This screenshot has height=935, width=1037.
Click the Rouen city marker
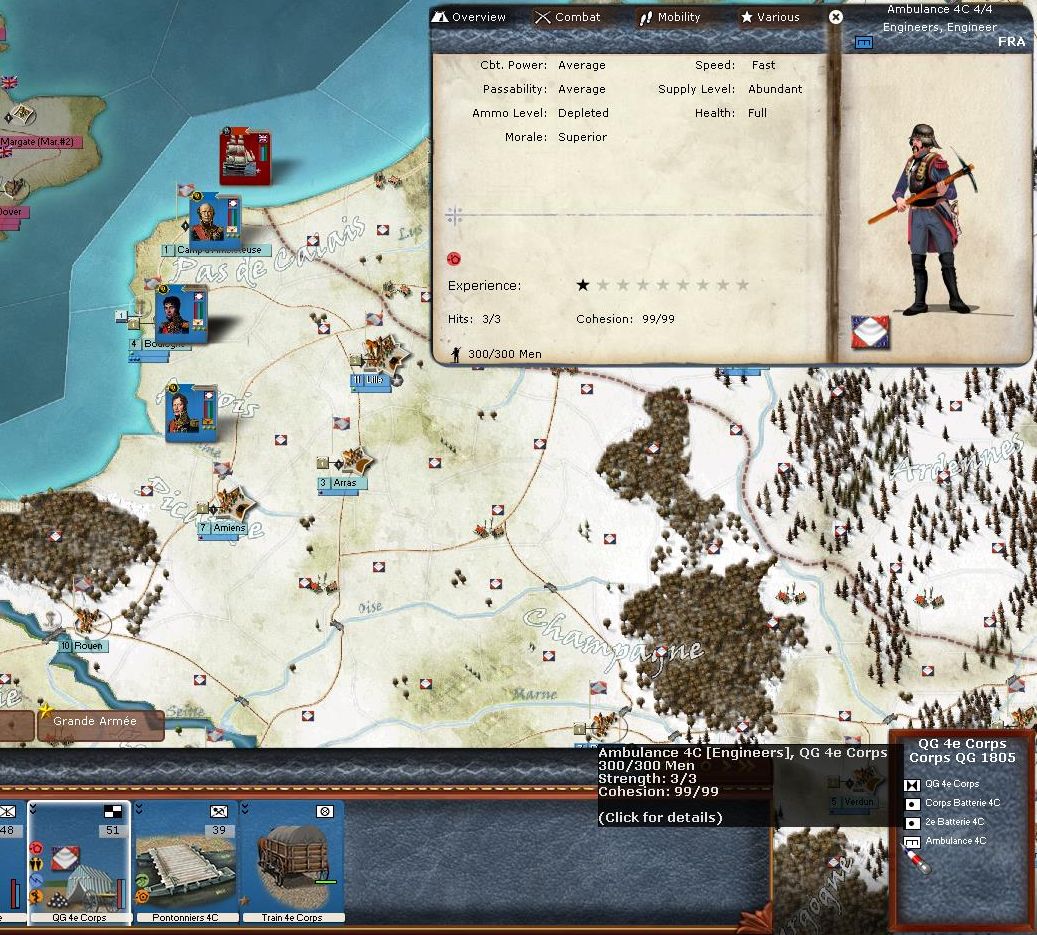coord(88,646)
